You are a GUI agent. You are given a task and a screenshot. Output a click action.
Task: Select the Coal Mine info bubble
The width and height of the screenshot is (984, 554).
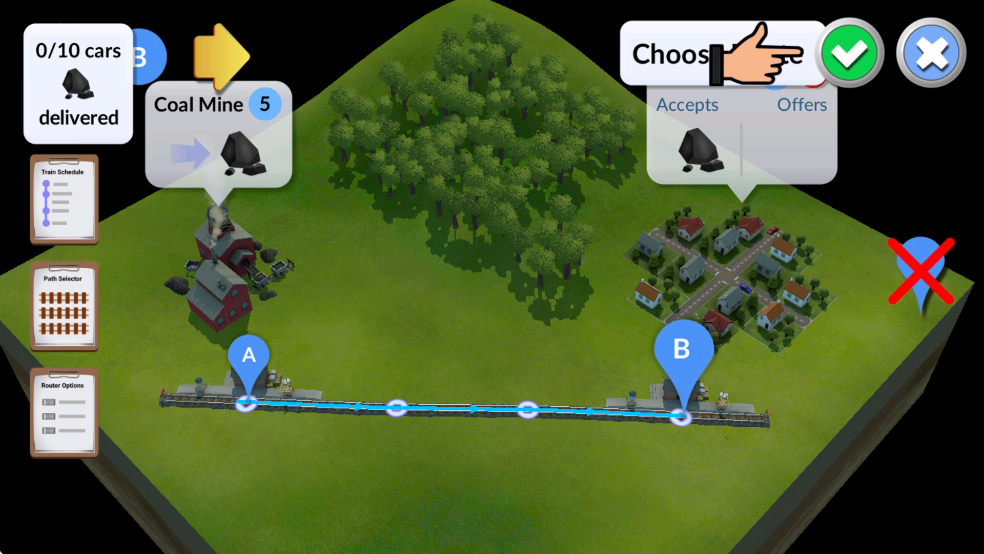219,135
